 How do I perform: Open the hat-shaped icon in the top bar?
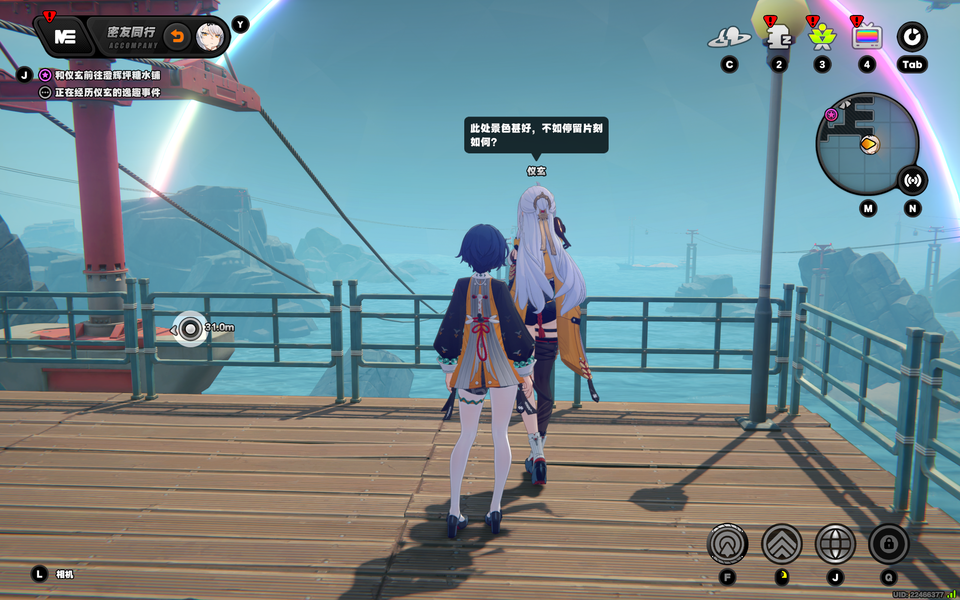pos(729,38)
